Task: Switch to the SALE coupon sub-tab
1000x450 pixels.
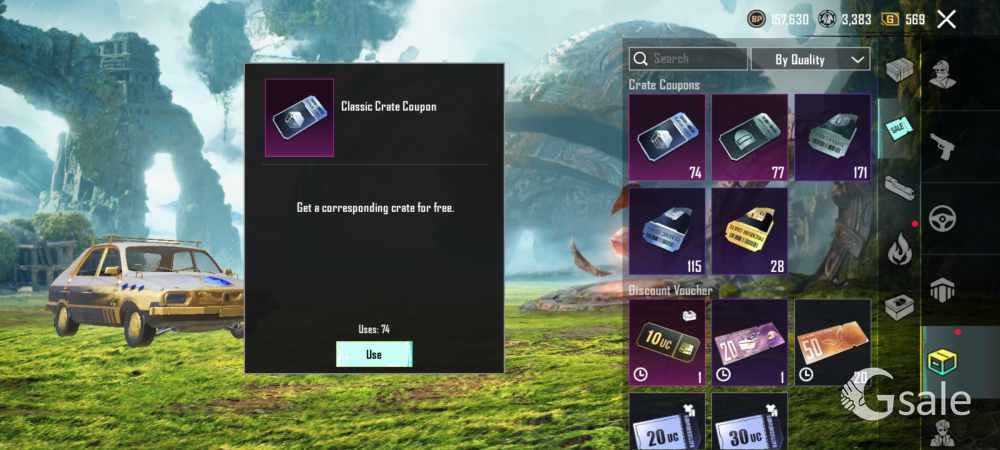Action: [x=898, y=128]
